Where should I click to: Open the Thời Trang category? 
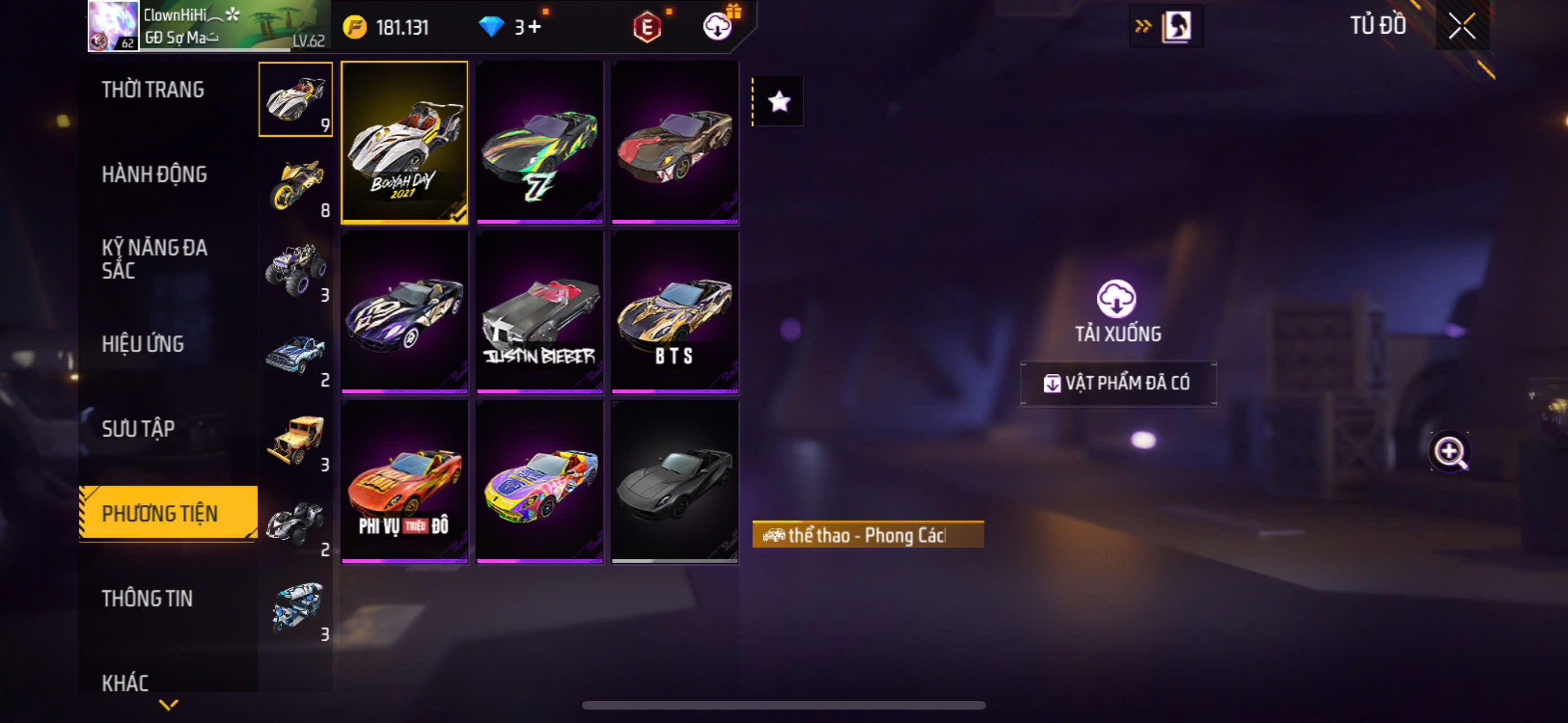click(x=153, y=90)
